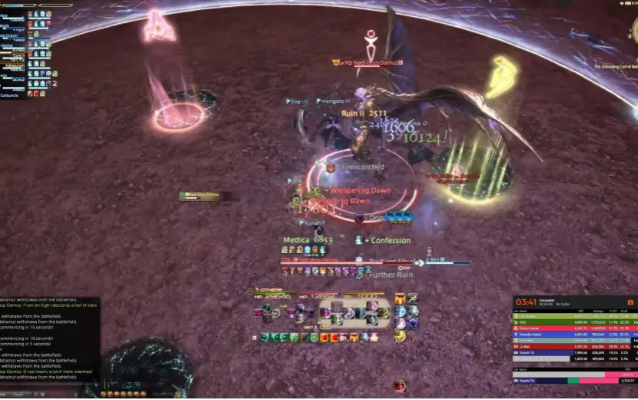Trigger the leftmost green ability in bottom hotbar
The height and width of the screenshot is (400, 638).
(x=266, y=337)
